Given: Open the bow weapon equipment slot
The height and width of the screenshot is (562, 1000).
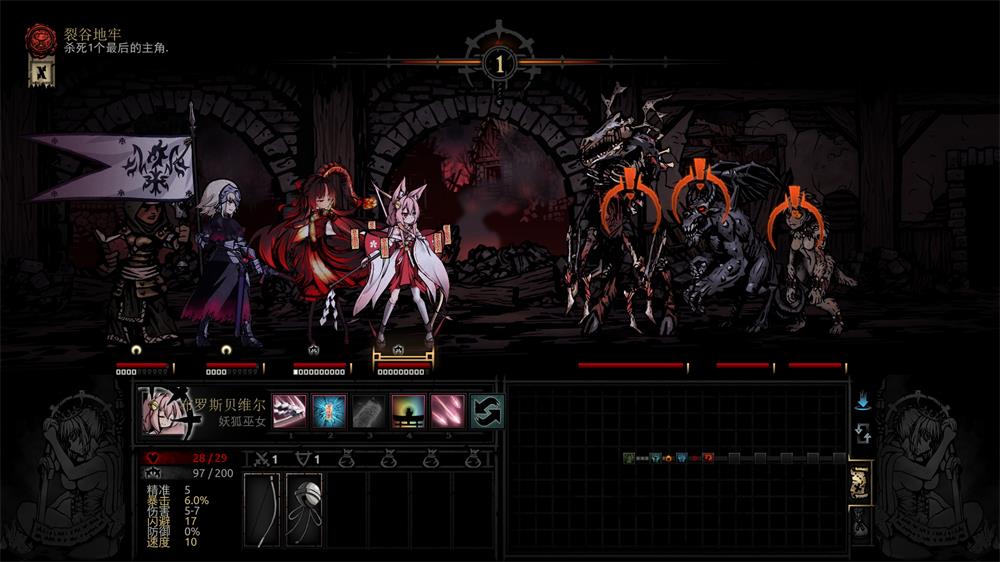Looking at the screenshot, I should [263, 510].
